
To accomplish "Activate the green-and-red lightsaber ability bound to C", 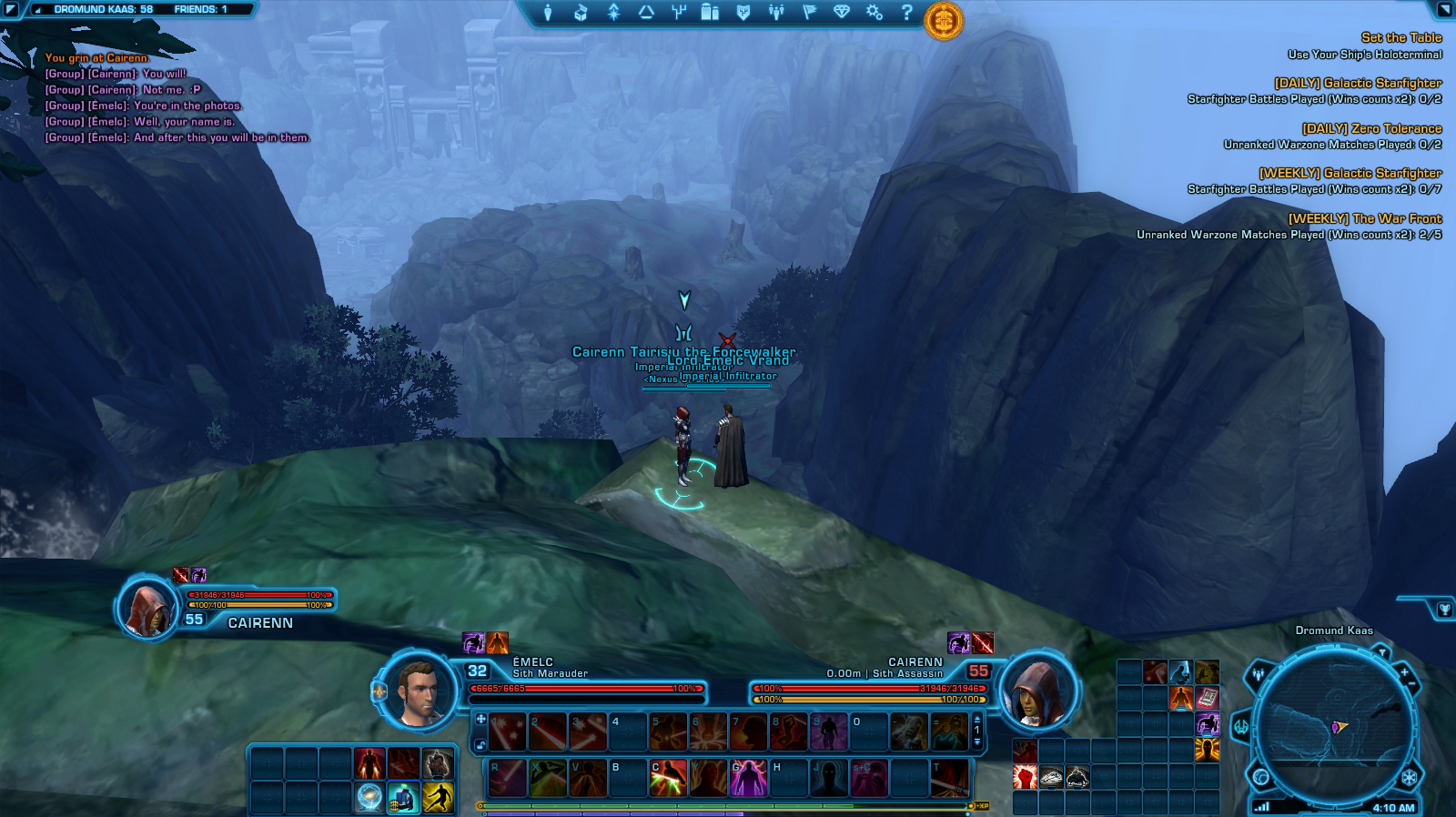I will click(668, 779).
